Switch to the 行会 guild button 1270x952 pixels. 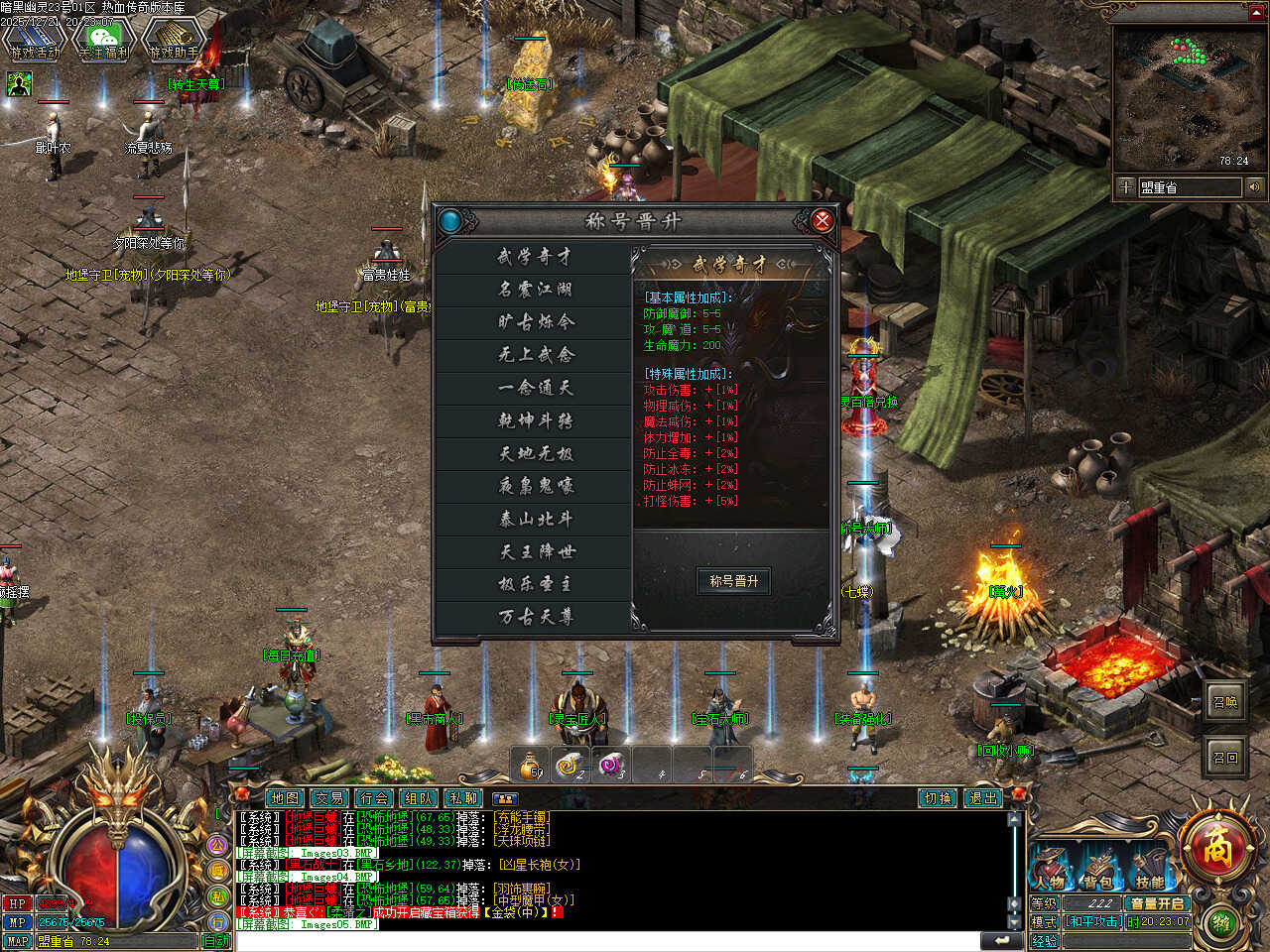tap(374, 797)
